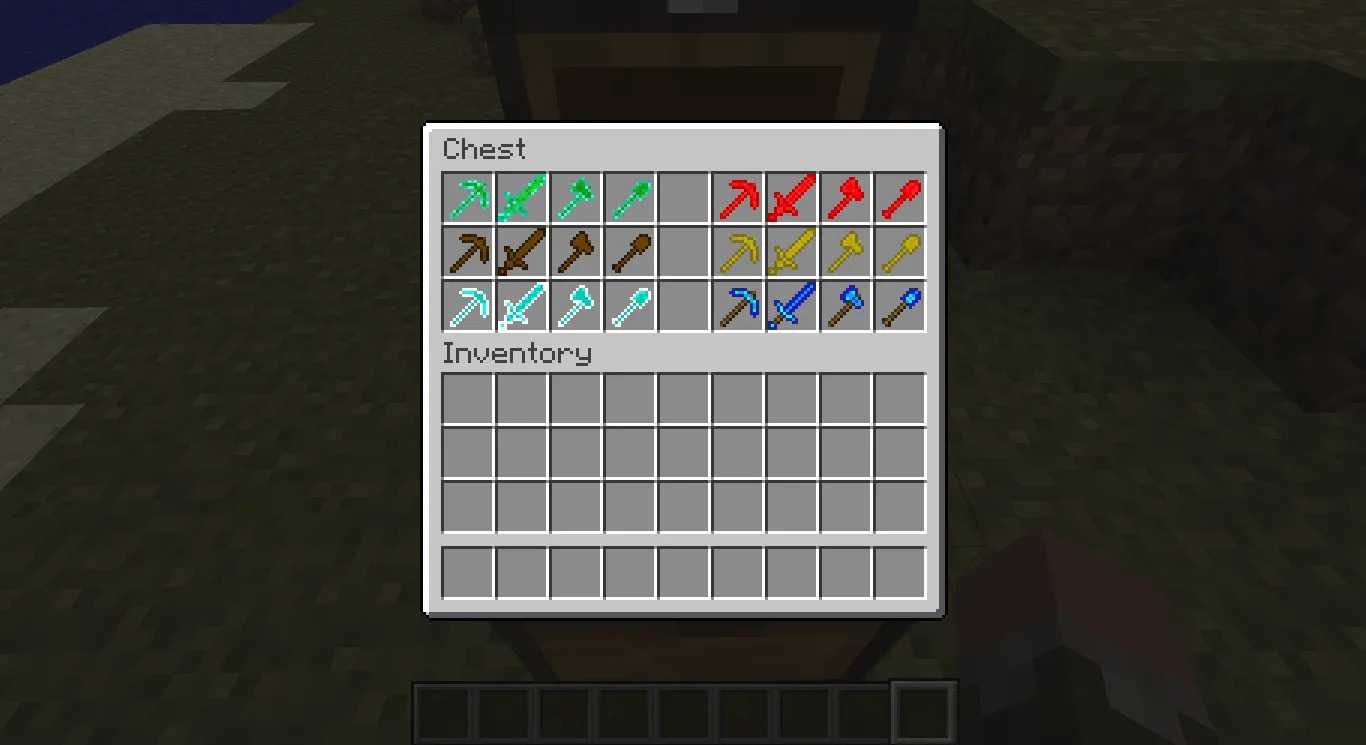Click the red pickaxe
This screenshot has width=1366, height=745.
tap(739, 197)
